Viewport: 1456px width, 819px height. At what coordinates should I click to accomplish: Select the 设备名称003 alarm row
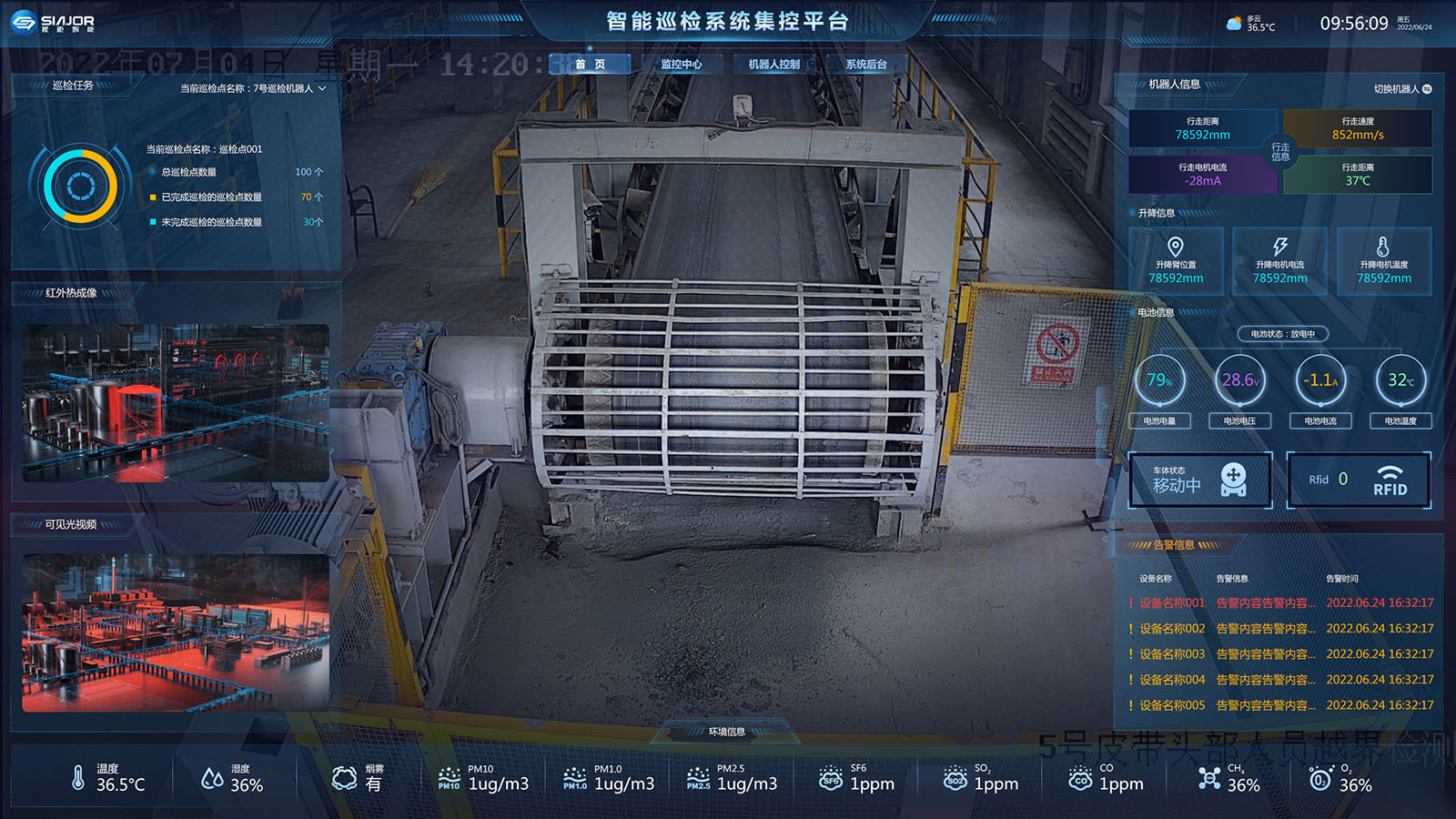[1280, 654]
